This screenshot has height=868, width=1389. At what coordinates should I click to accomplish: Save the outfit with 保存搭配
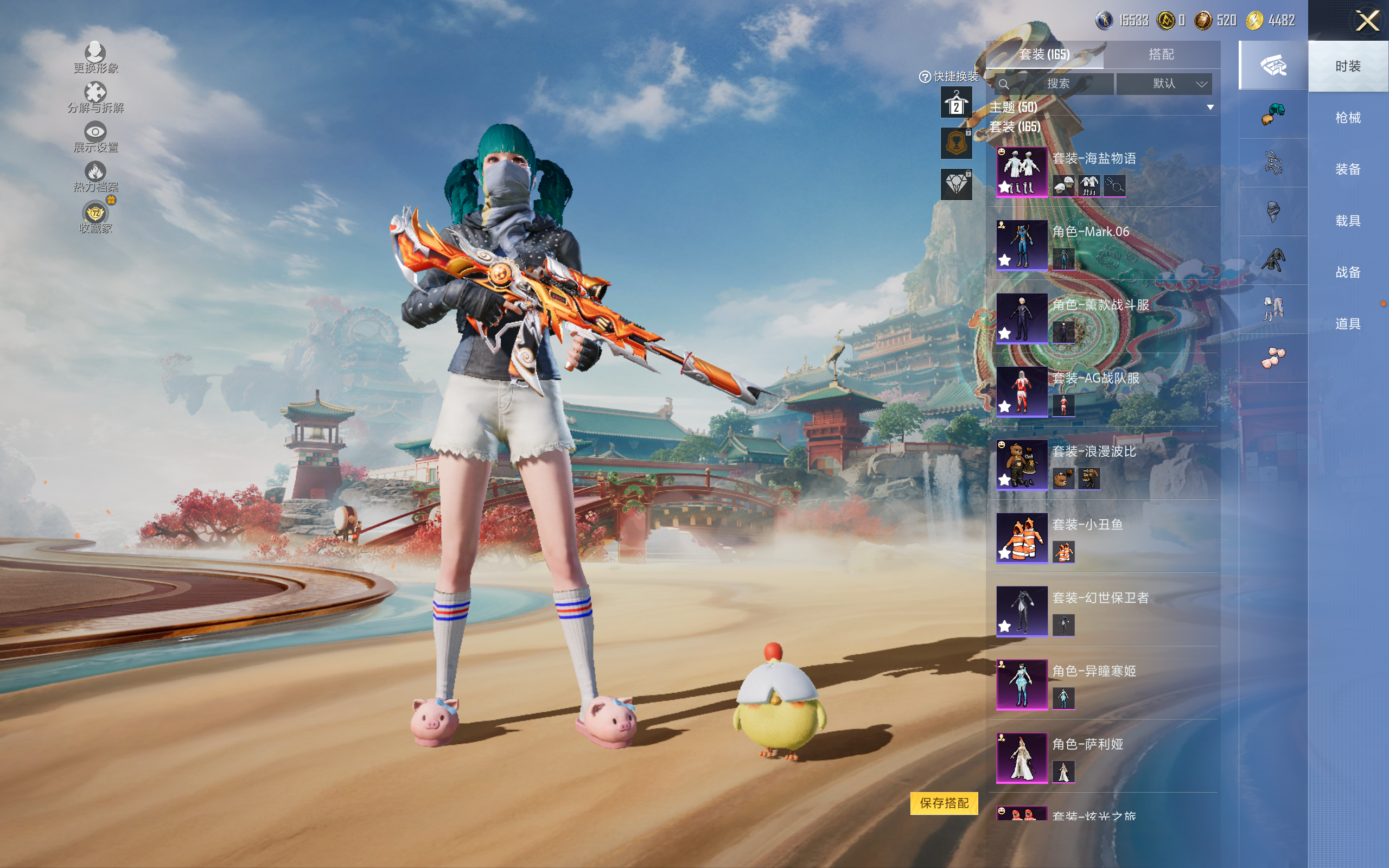coord(944,802)
